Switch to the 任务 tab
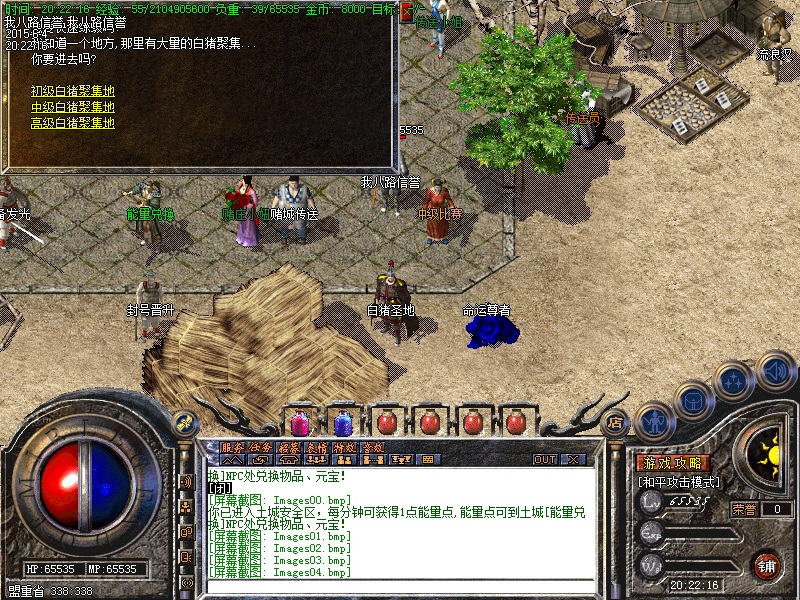The image size is (800, 600). [x=261, y=447]
